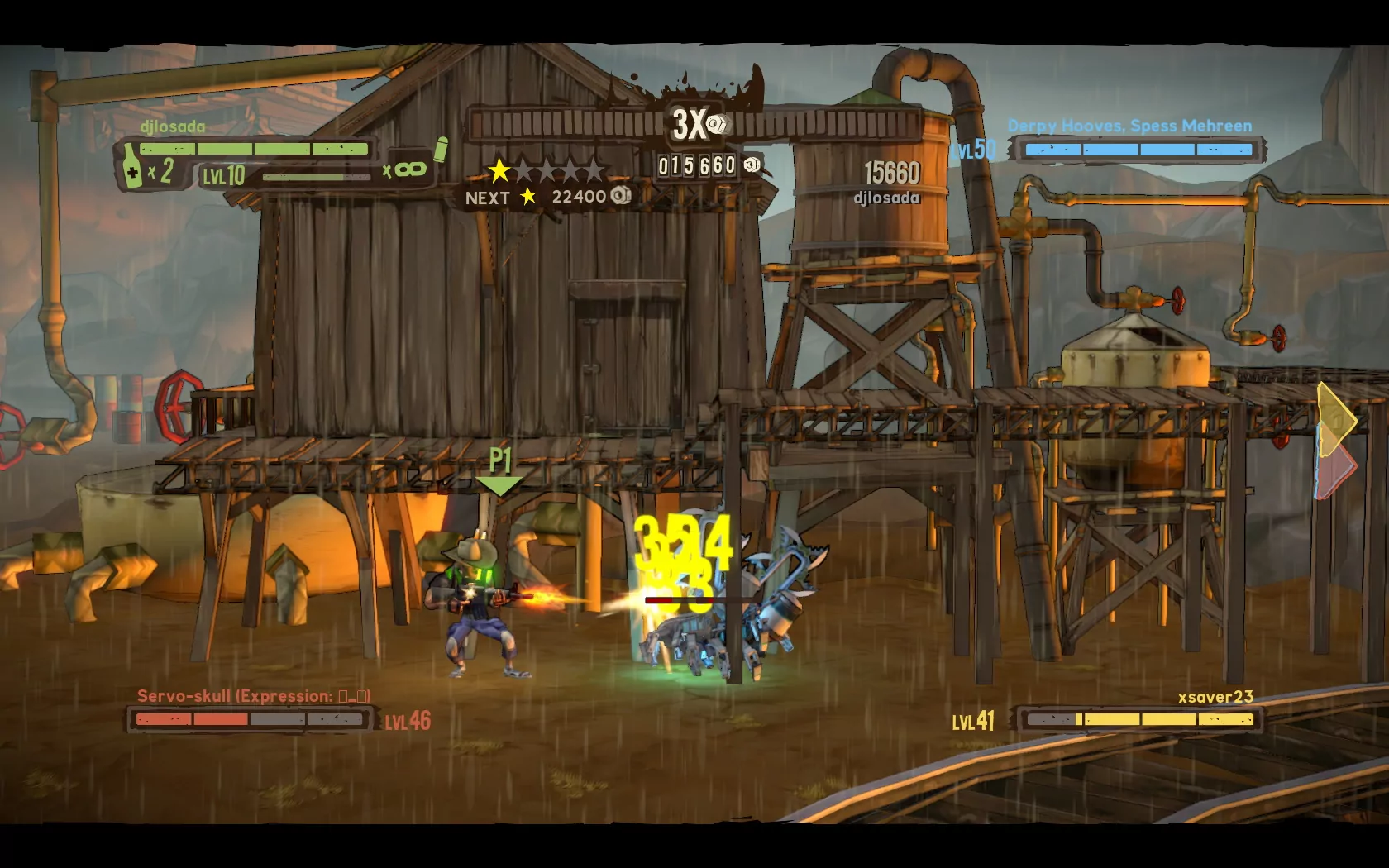Viewport: 1389px width, 868px height.
Task: Select the djlosada player name tag
Action: click(173, 126)
